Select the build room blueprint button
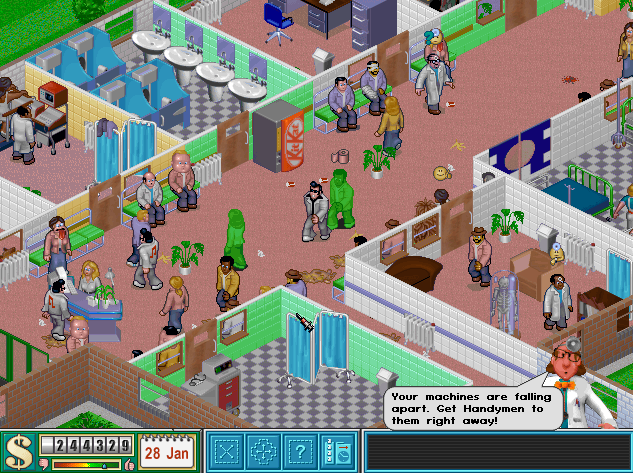Screen dimensions: 633x473 click(x=227, y=451)
